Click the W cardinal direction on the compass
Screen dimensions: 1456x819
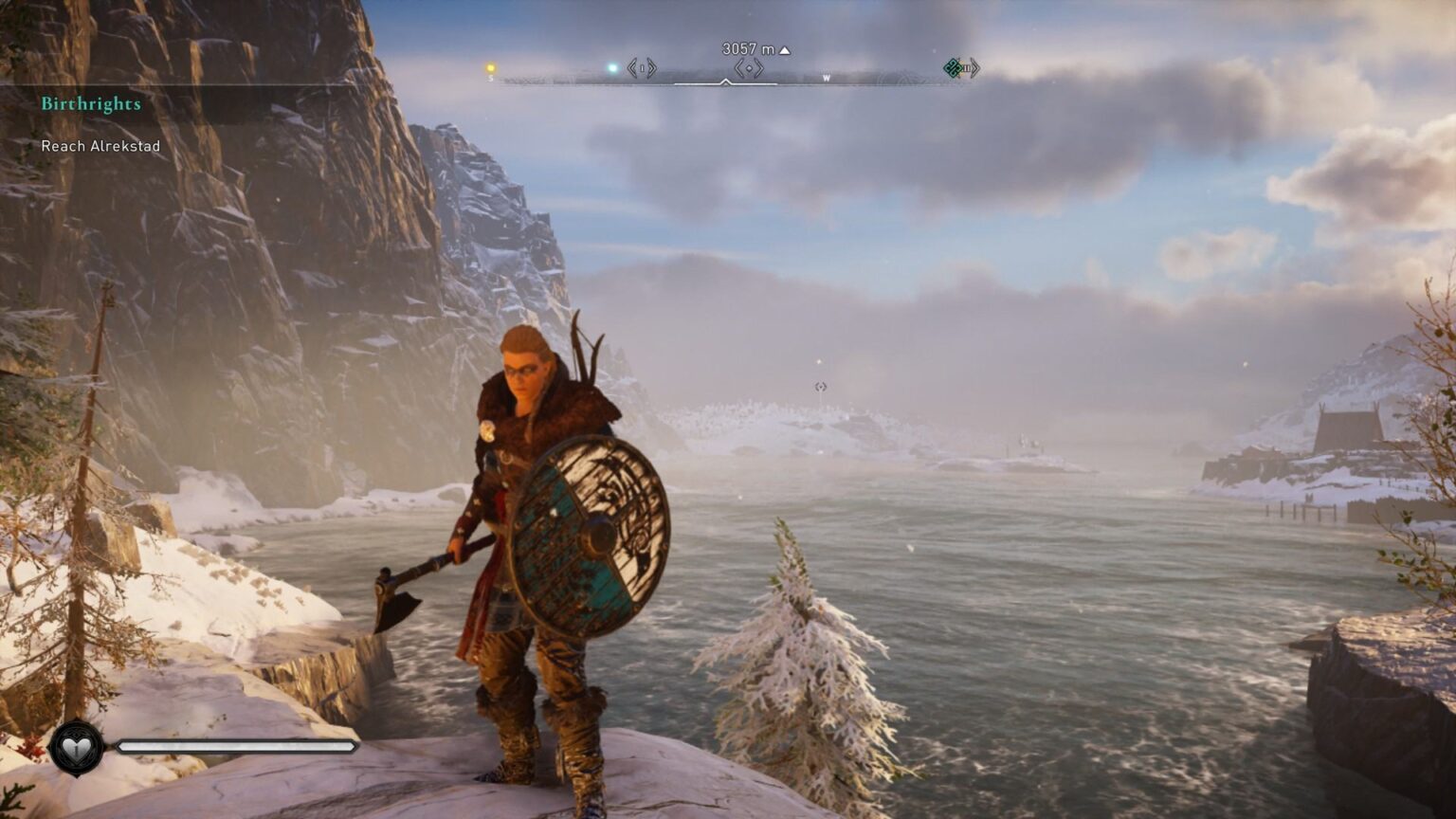[x=826, y=78]
